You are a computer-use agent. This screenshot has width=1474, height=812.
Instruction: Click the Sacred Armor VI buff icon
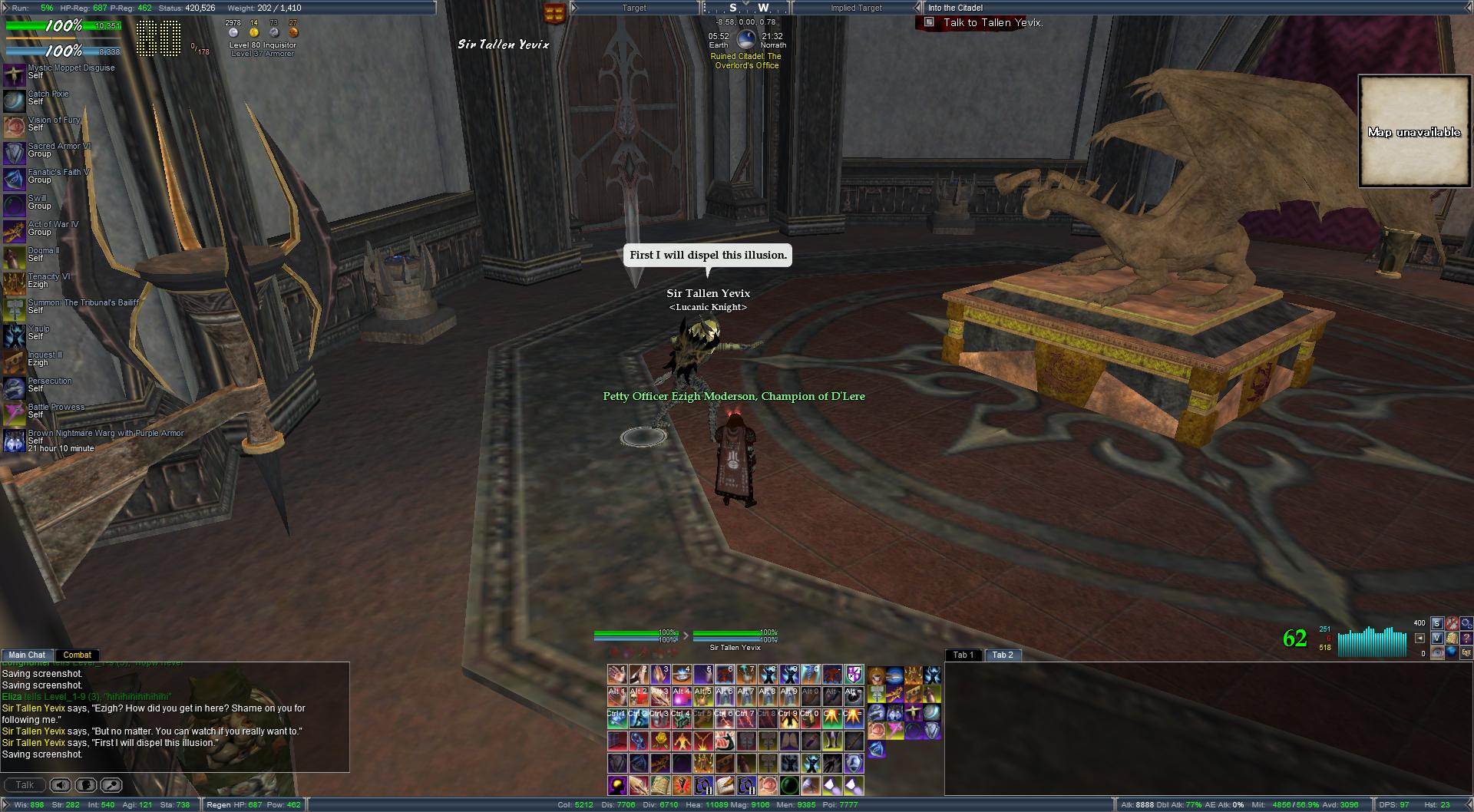tap(14, 153)
